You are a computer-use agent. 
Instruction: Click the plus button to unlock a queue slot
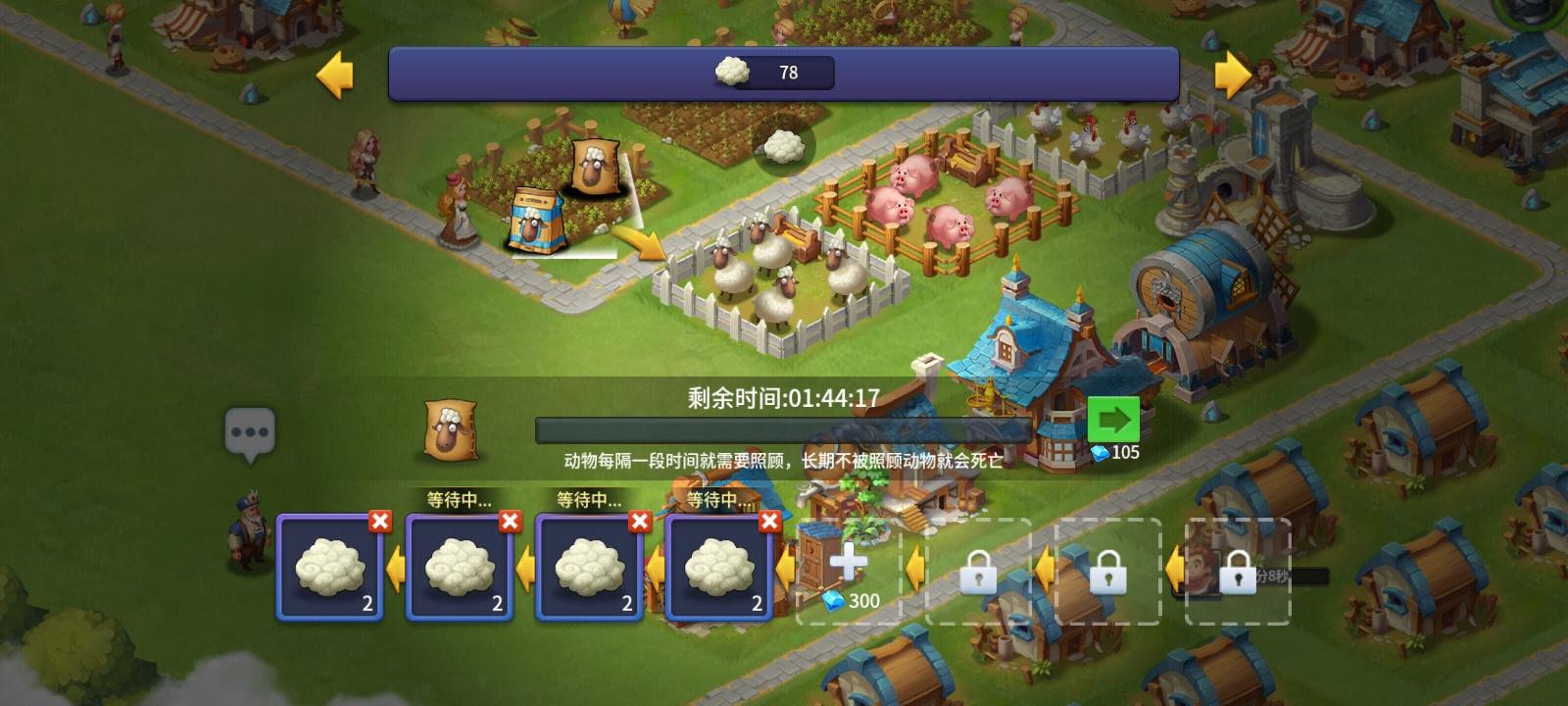click(849, 561)
